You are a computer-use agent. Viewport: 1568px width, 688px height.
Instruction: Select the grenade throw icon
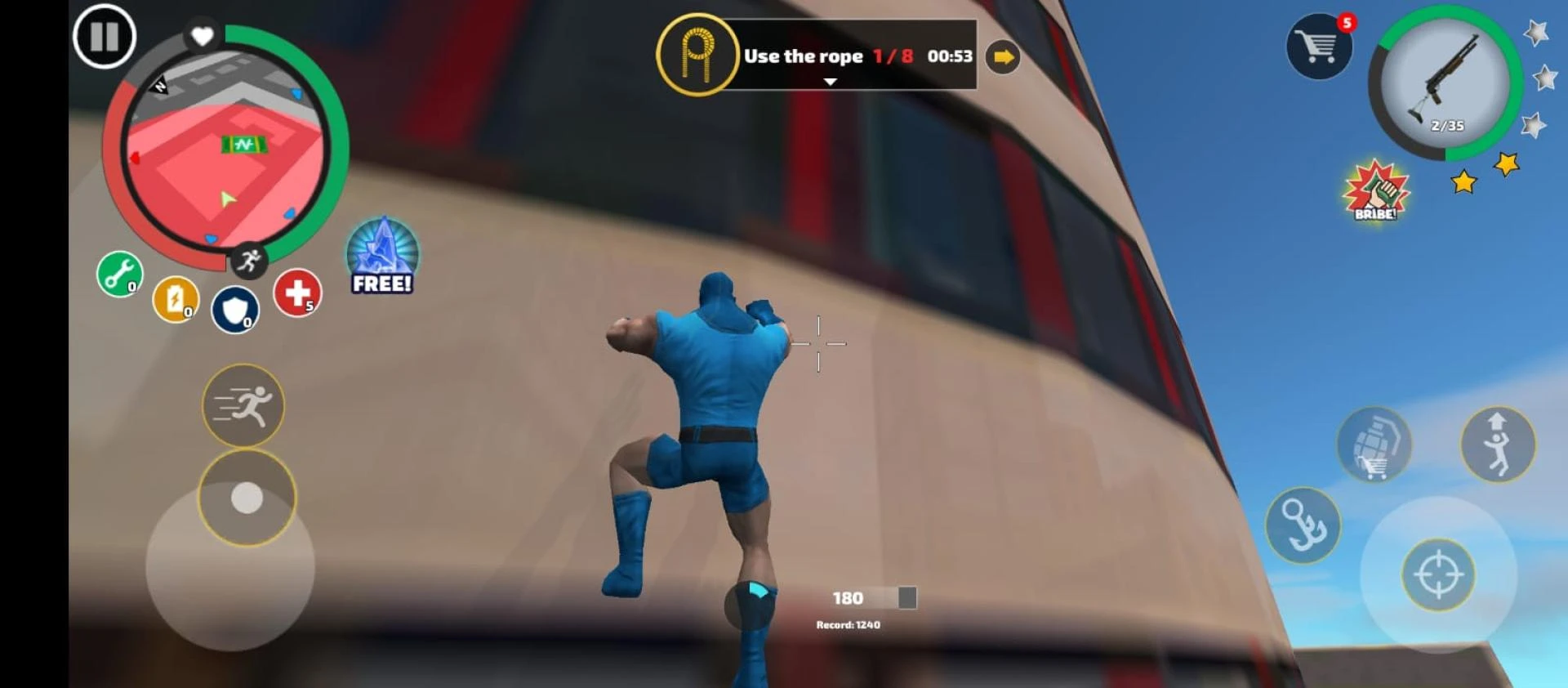[1377, 443]
